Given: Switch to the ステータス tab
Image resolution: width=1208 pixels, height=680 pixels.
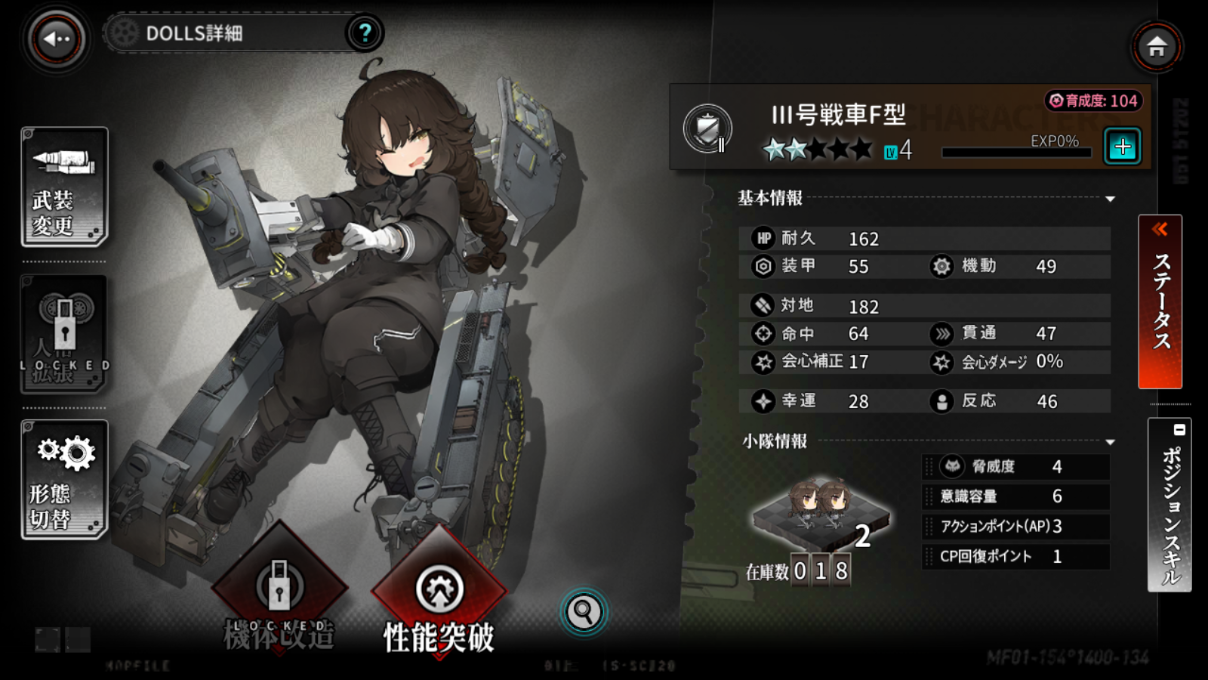Looking at the screenshot, I should click(x=1160, y=301).
